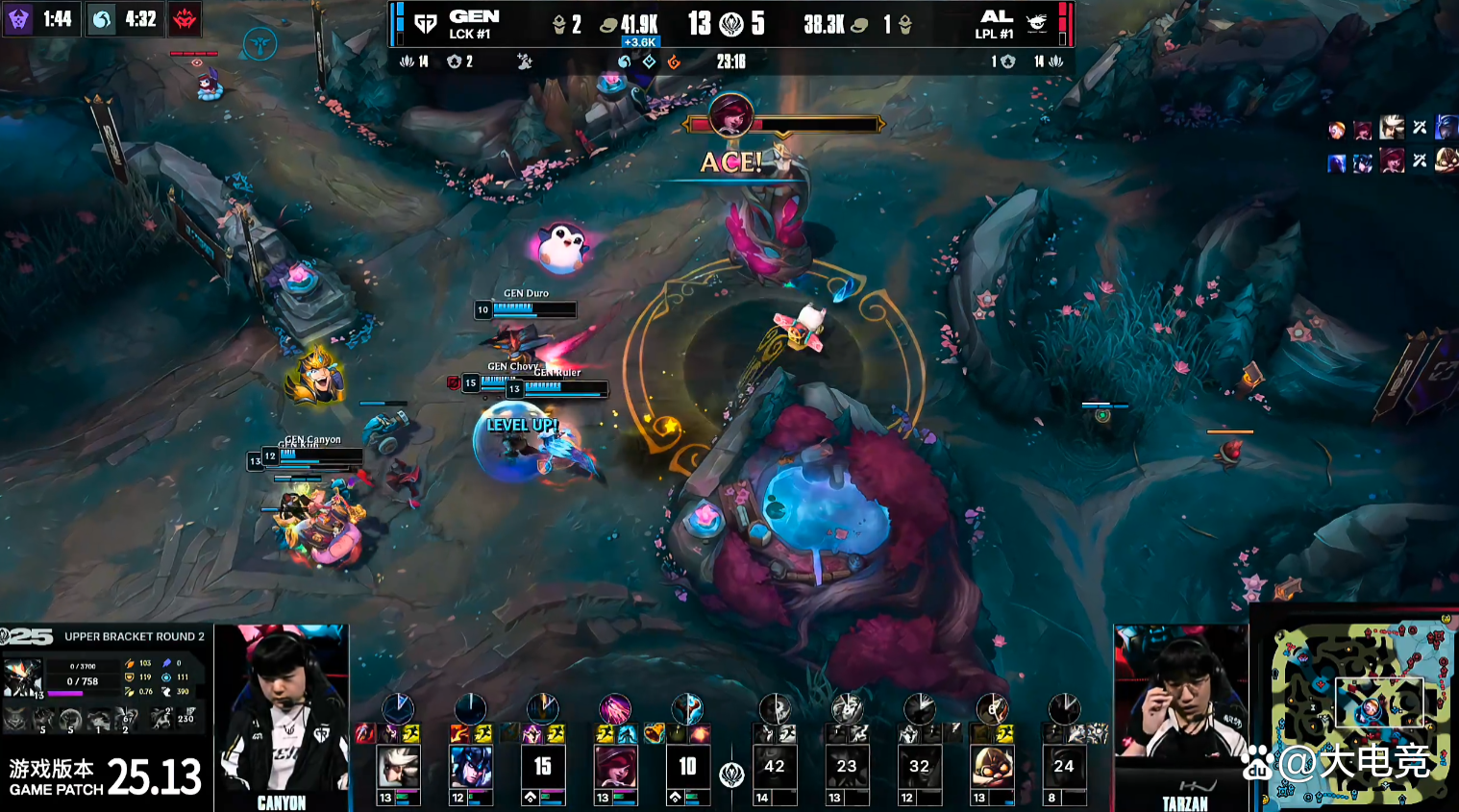Select the dead champion slot showing 42
The height and width of the screenshot is (812, 1459).
pyautogui.click(x=775, y=767)
